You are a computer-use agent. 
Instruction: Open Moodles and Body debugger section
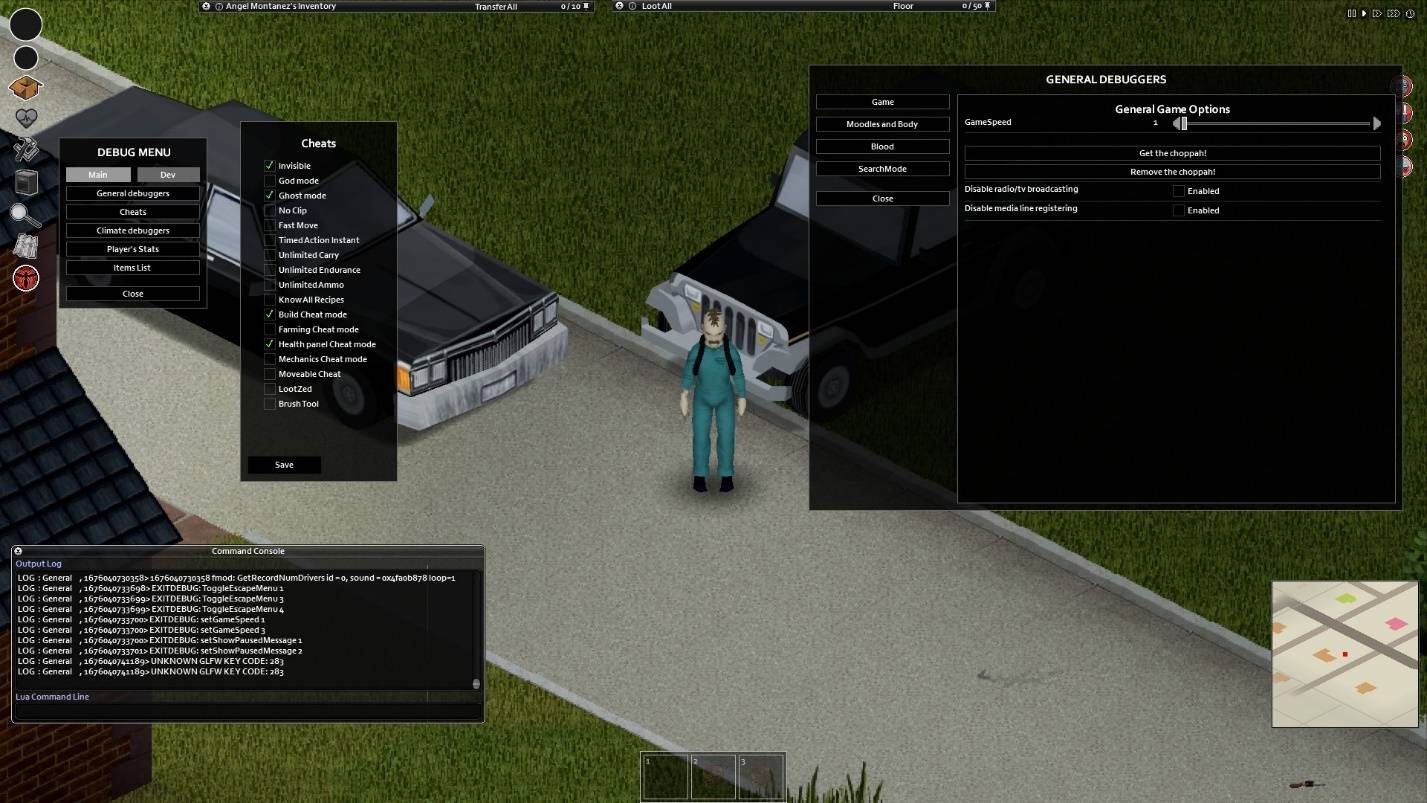click(x=882, y=123)
